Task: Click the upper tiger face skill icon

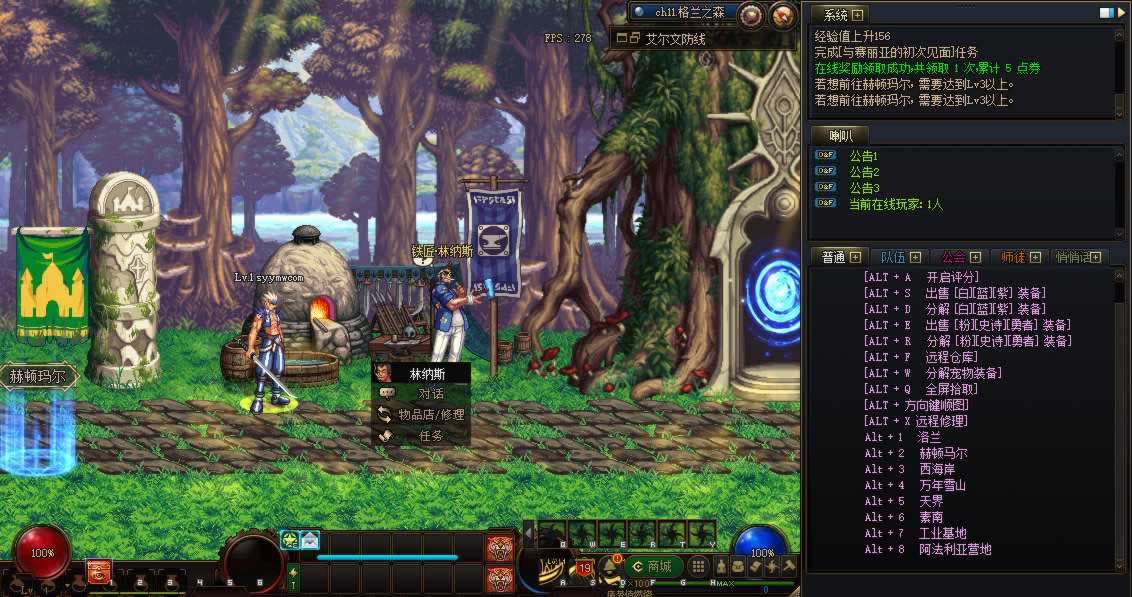Action: (499, 547)
